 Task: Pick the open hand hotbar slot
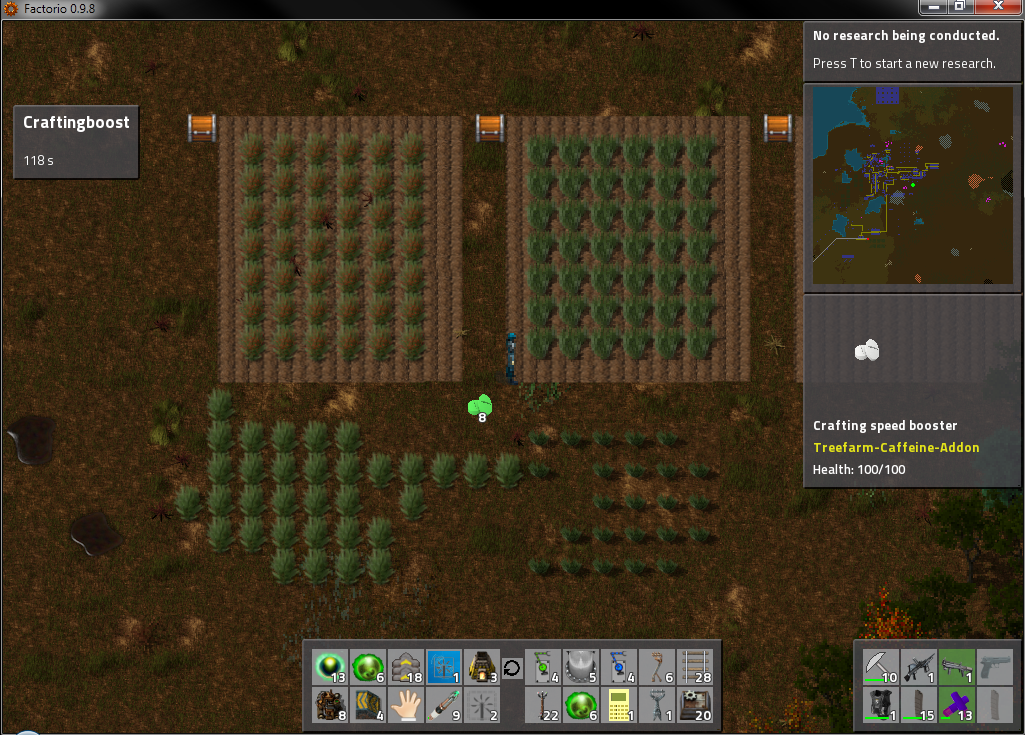point(405,705)
